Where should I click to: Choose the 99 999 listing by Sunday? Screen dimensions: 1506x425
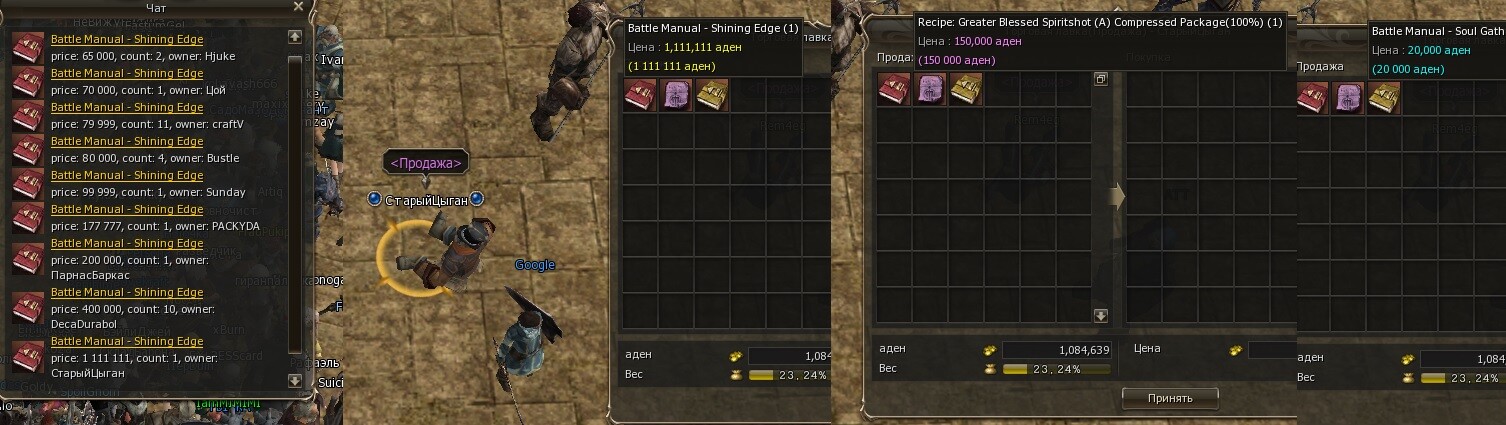click(127, 175)
